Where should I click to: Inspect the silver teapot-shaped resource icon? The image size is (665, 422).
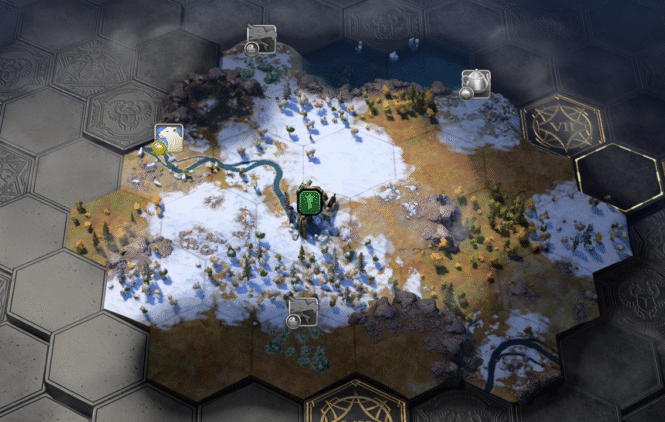[x=475, y=82]
